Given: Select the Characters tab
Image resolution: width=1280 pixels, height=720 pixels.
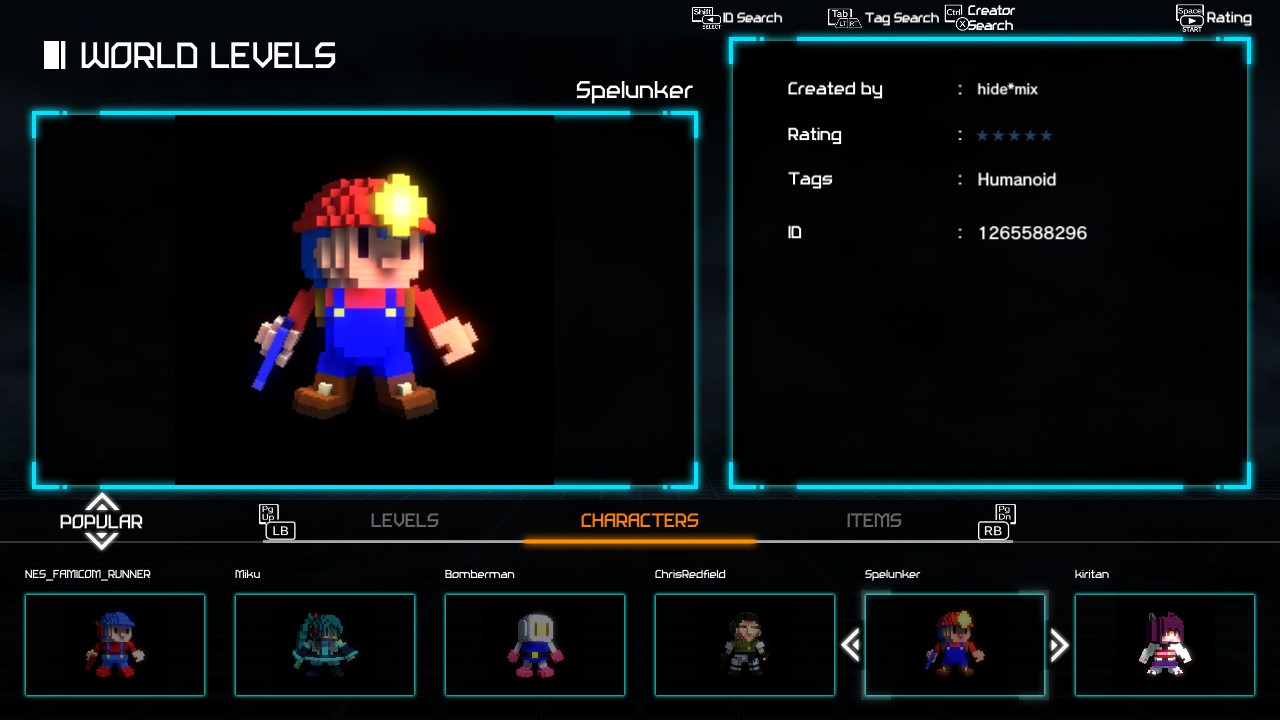Looking at the screenshot, I should pyautogui.click(x=639, y=521).
